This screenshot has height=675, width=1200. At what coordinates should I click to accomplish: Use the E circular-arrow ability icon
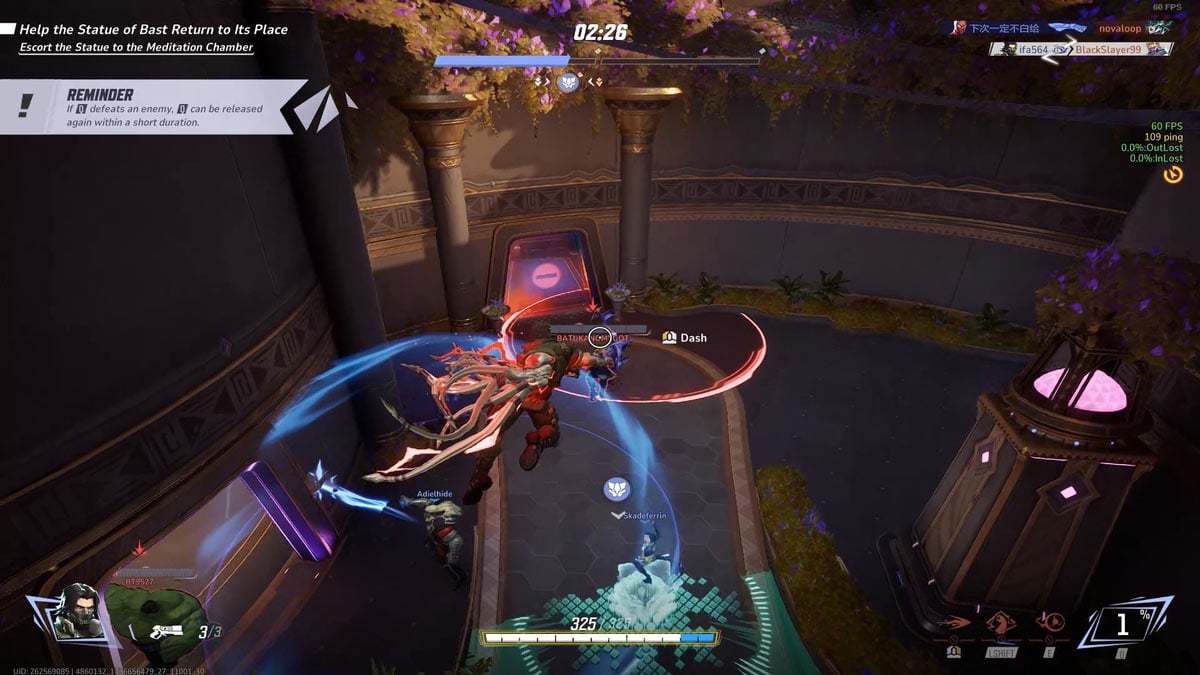[1051, 622]
